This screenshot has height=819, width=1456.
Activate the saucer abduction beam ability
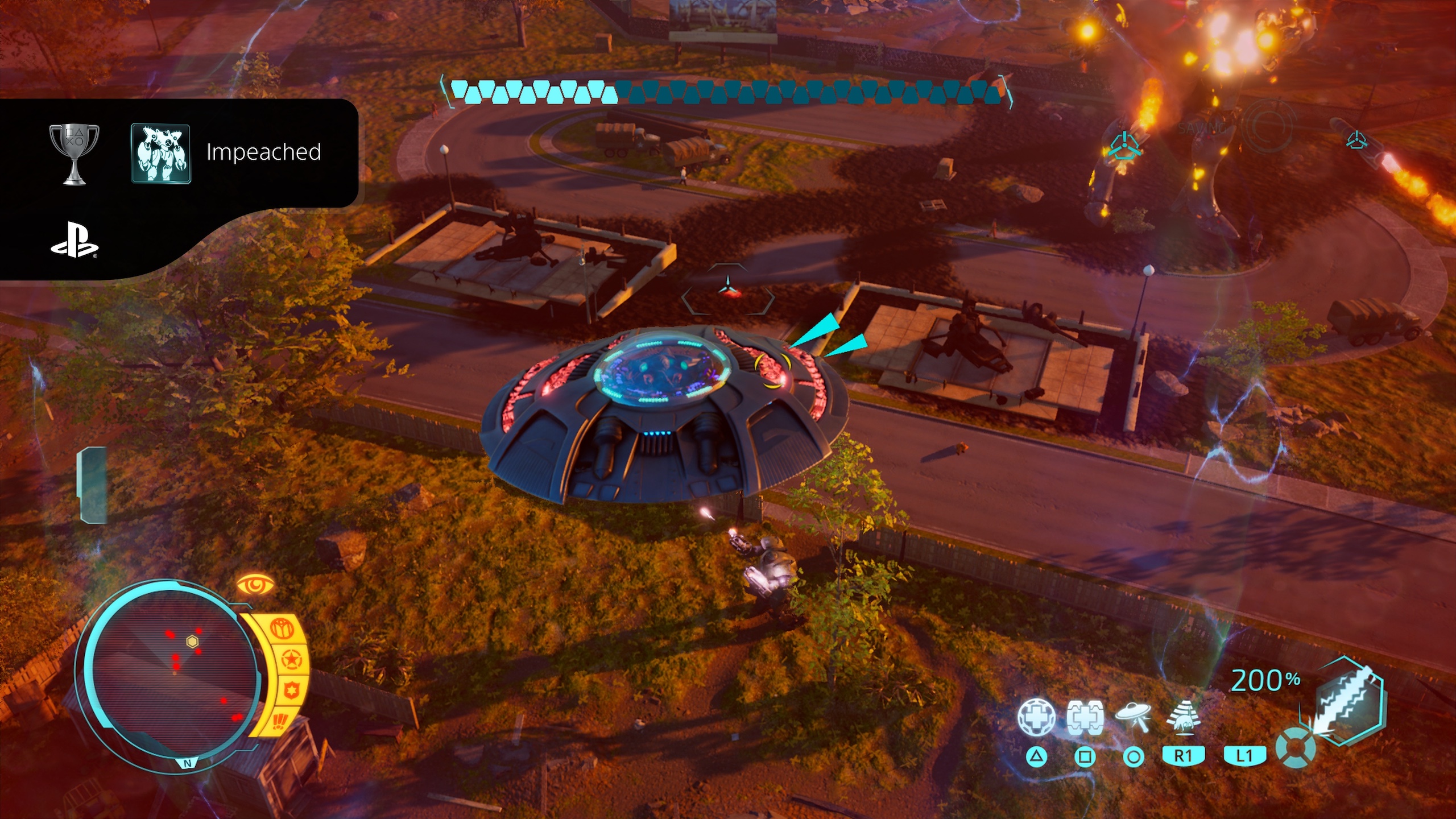1132,717
